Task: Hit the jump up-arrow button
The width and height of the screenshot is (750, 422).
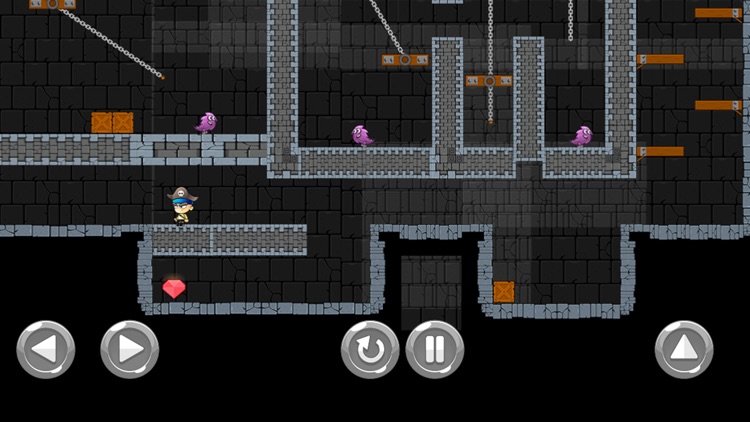Action: [x=684, y=350]
